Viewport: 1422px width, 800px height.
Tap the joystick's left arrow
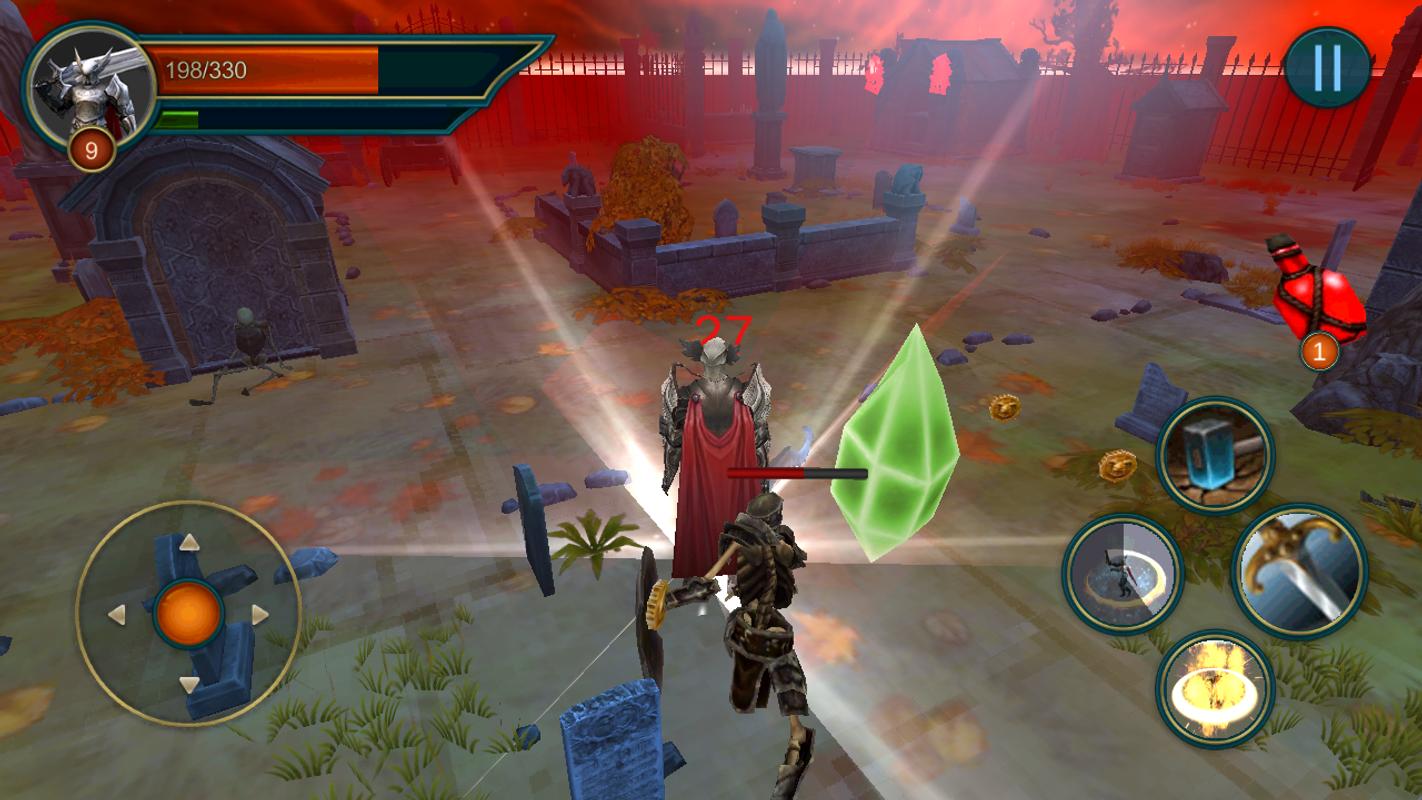point(117,614)
